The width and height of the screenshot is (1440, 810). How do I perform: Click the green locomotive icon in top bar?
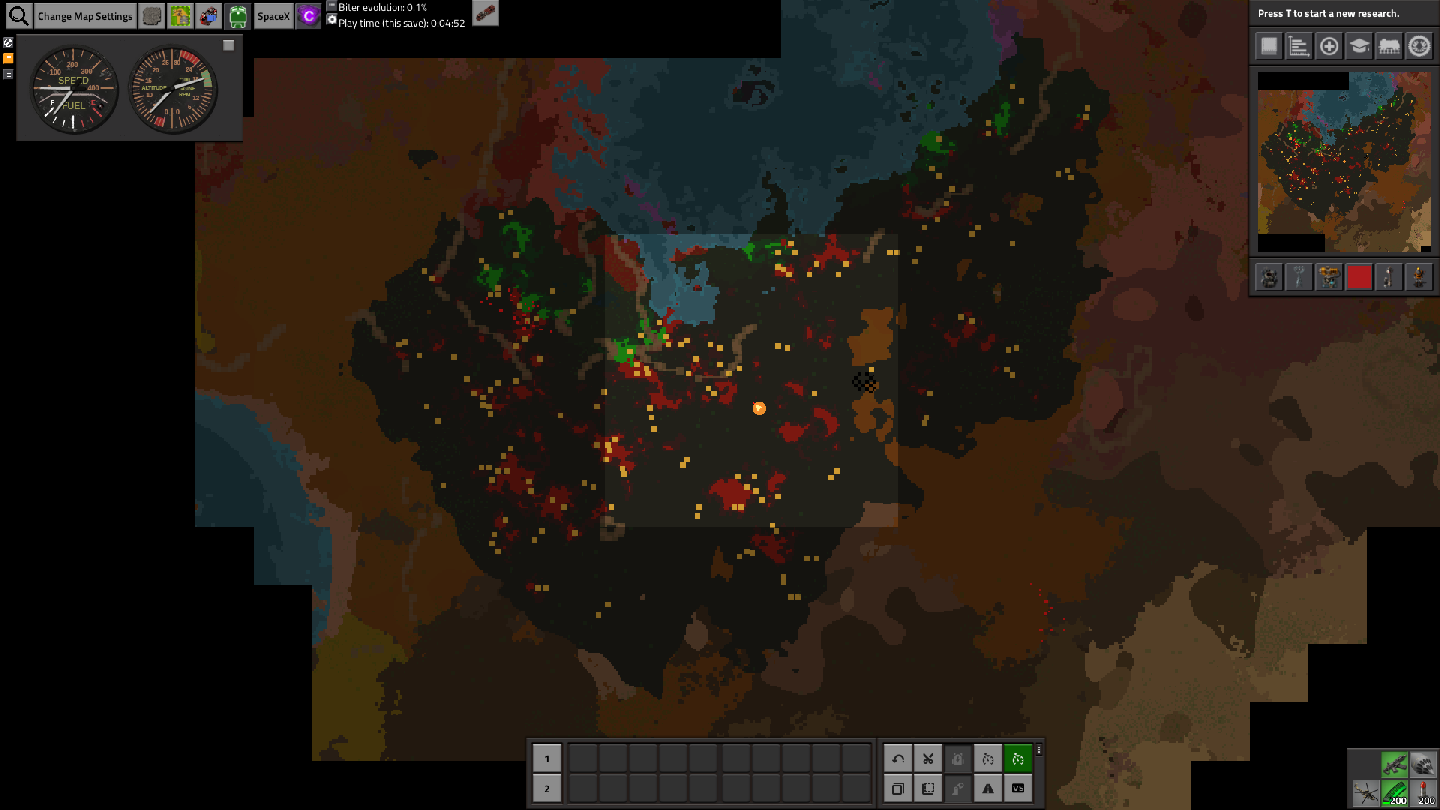tap(238, 16)
